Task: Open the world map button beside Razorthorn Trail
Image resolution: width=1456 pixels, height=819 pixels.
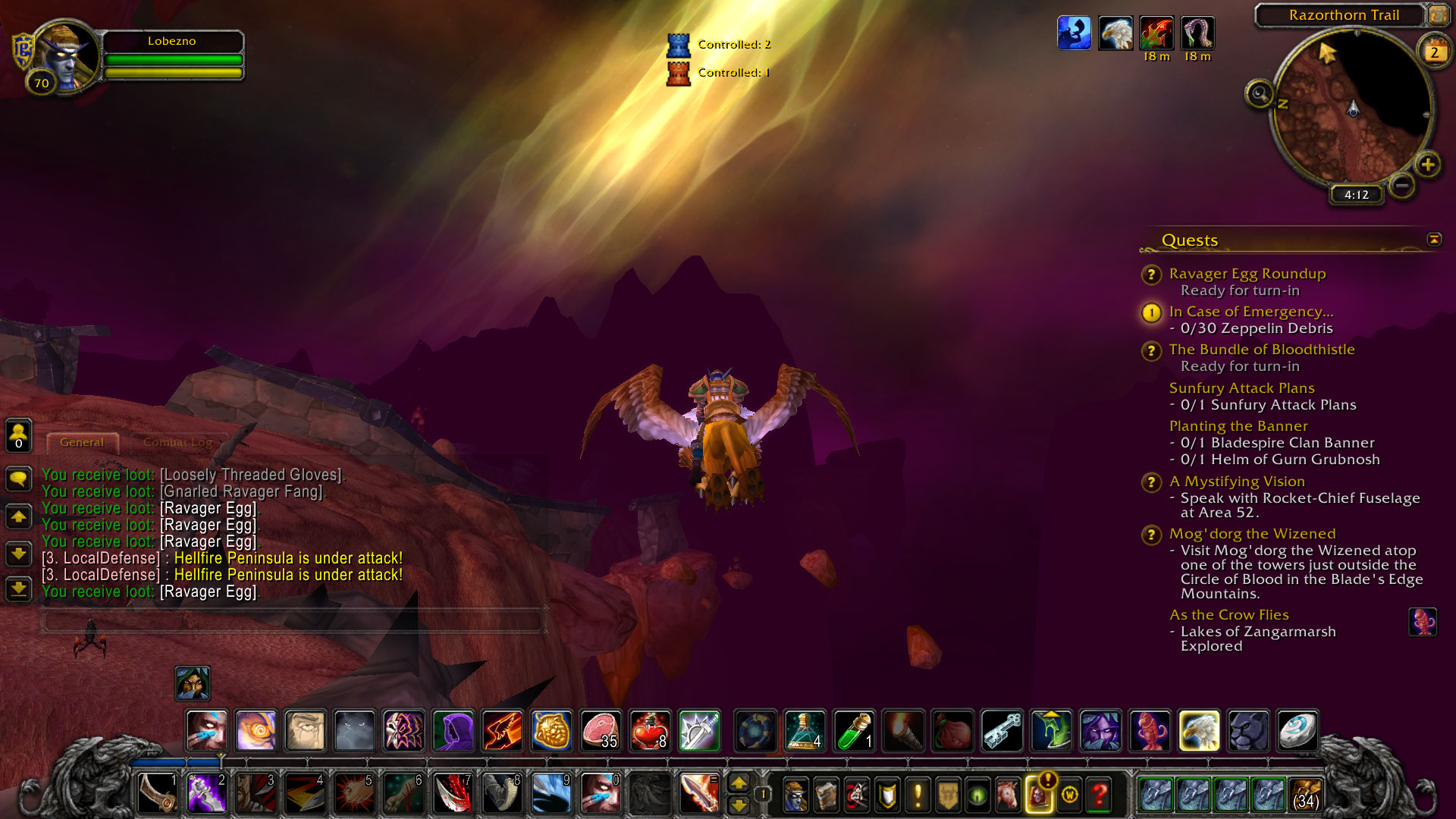Action: [1438, 14]
